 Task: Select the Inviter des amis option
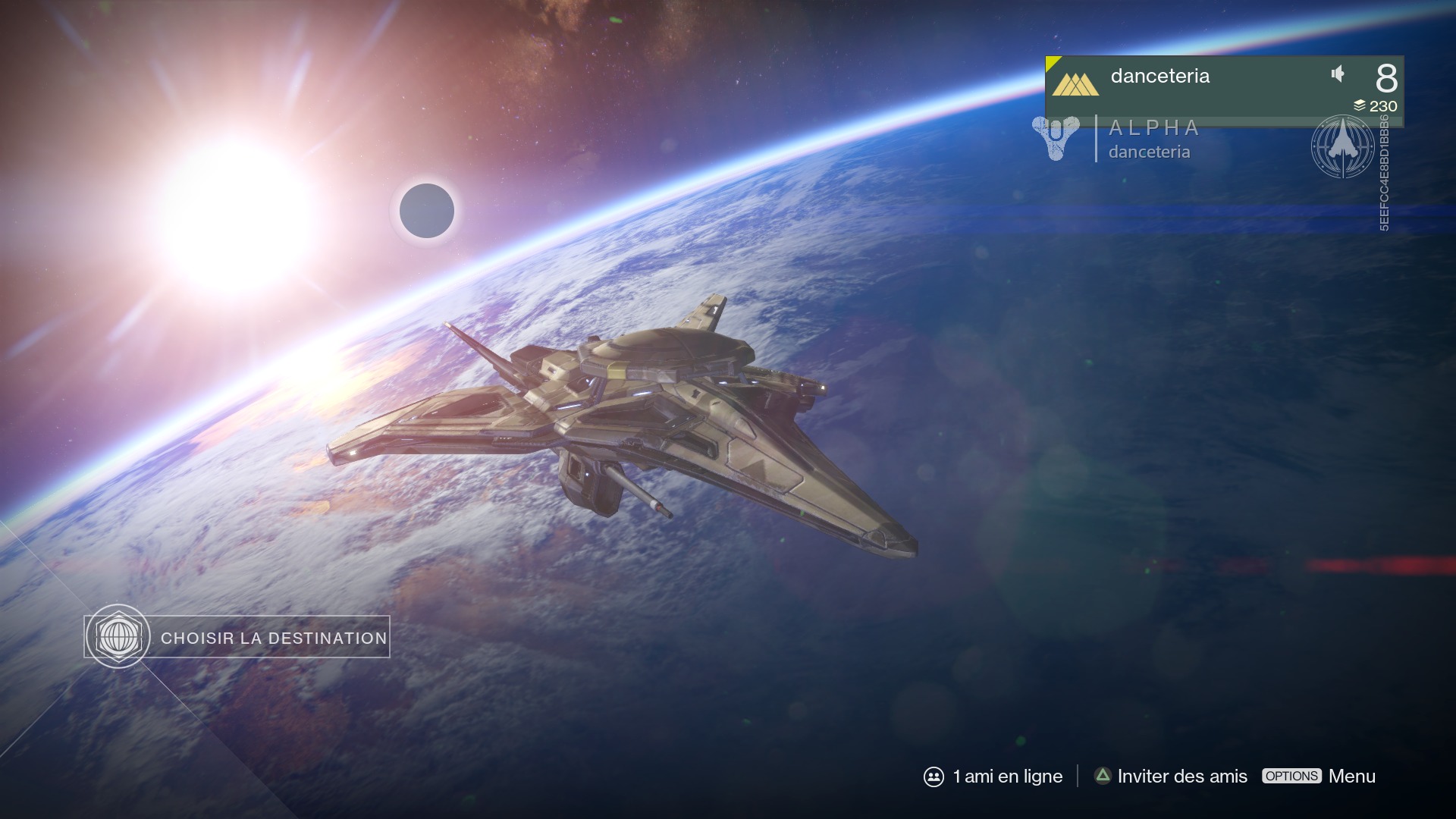pyautogui.click(x=1171, y=777)
